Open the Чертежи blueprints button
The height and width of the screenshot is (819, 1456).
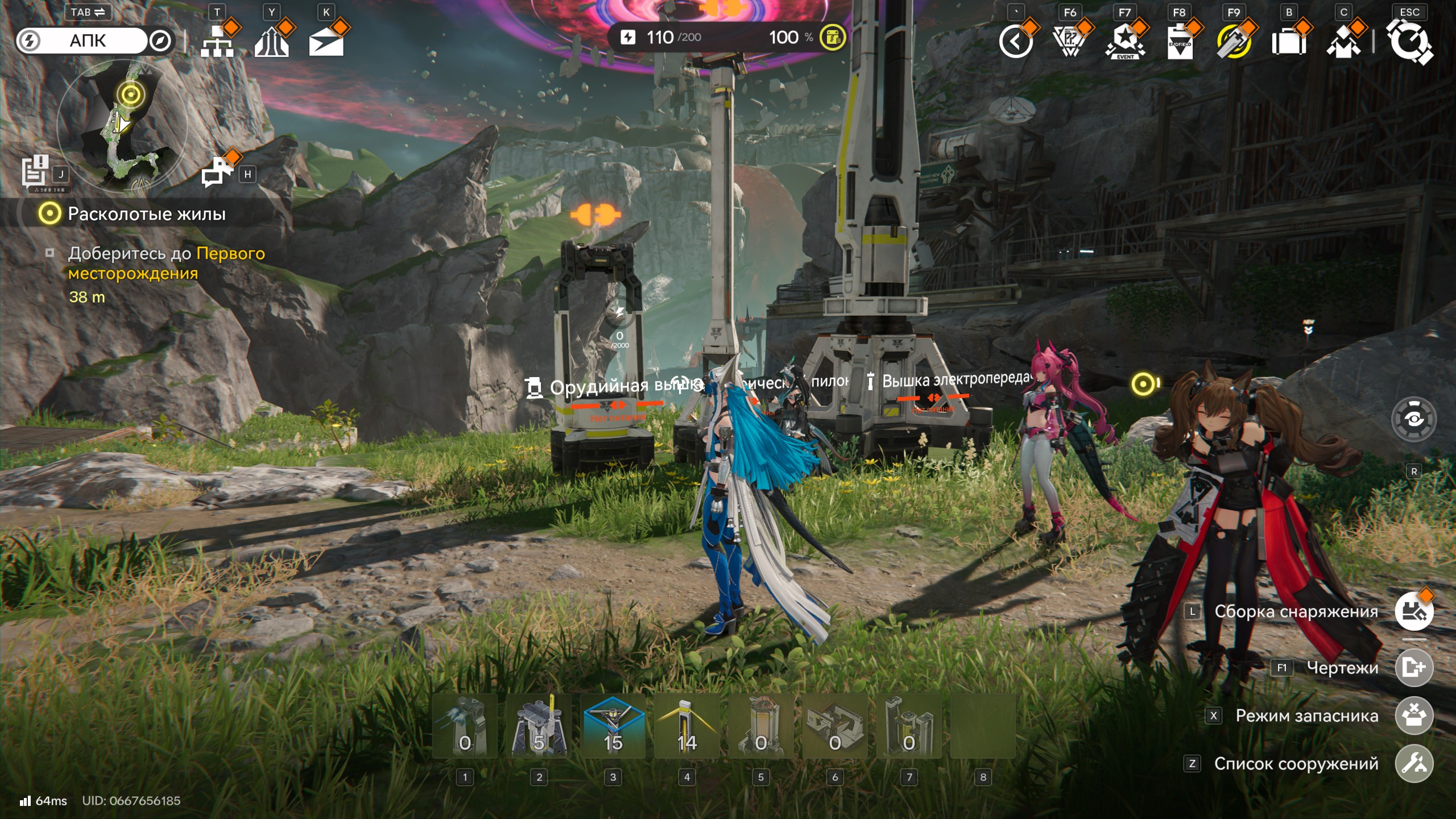[x=1414, y=667]
